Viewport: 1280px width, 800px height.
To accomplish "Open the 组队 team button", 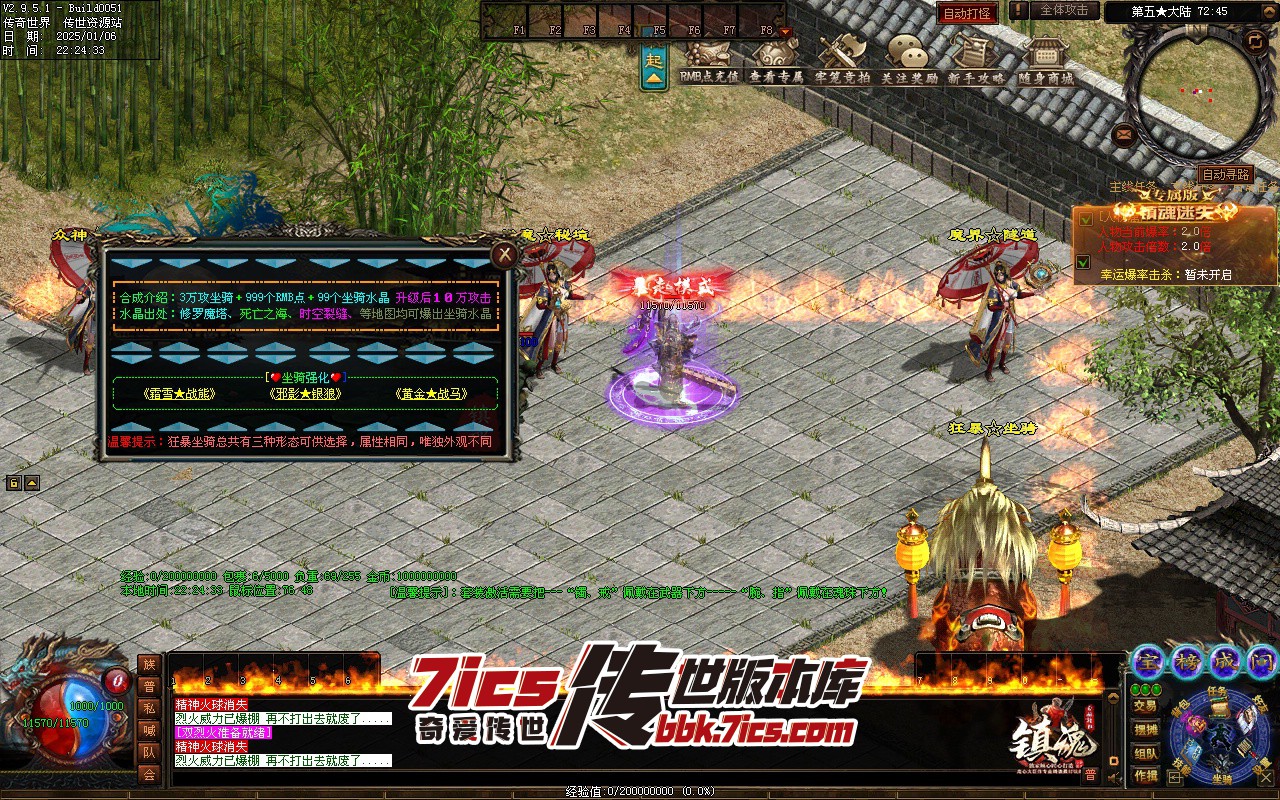I will click(x=1146, y=753).
